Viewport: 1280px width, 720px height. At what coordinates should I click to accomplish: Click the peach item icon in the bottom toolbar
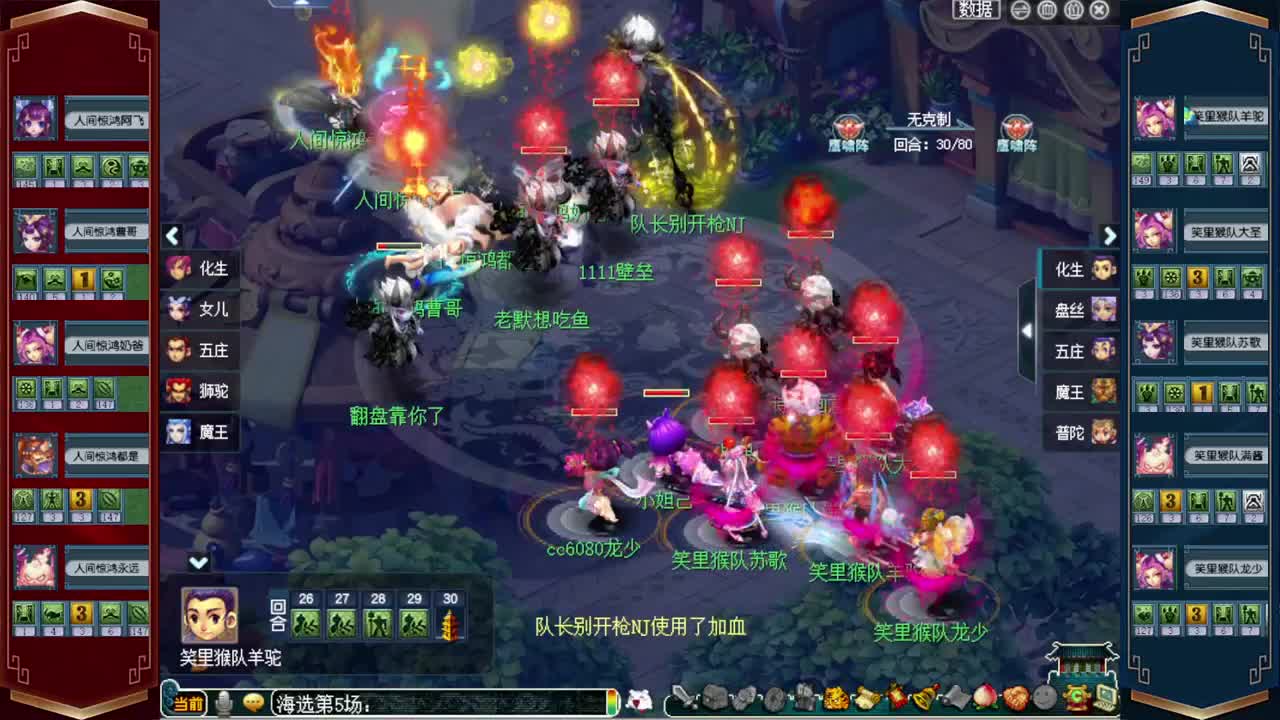(984, 697)
